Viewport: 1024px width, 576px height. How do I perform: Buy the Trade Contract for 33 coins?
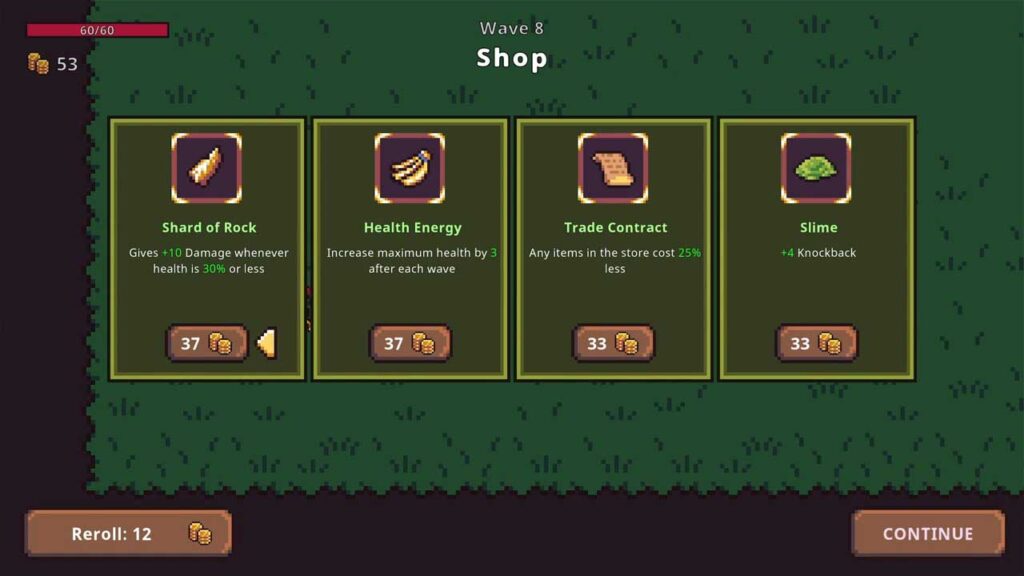(x=613, y=343)
